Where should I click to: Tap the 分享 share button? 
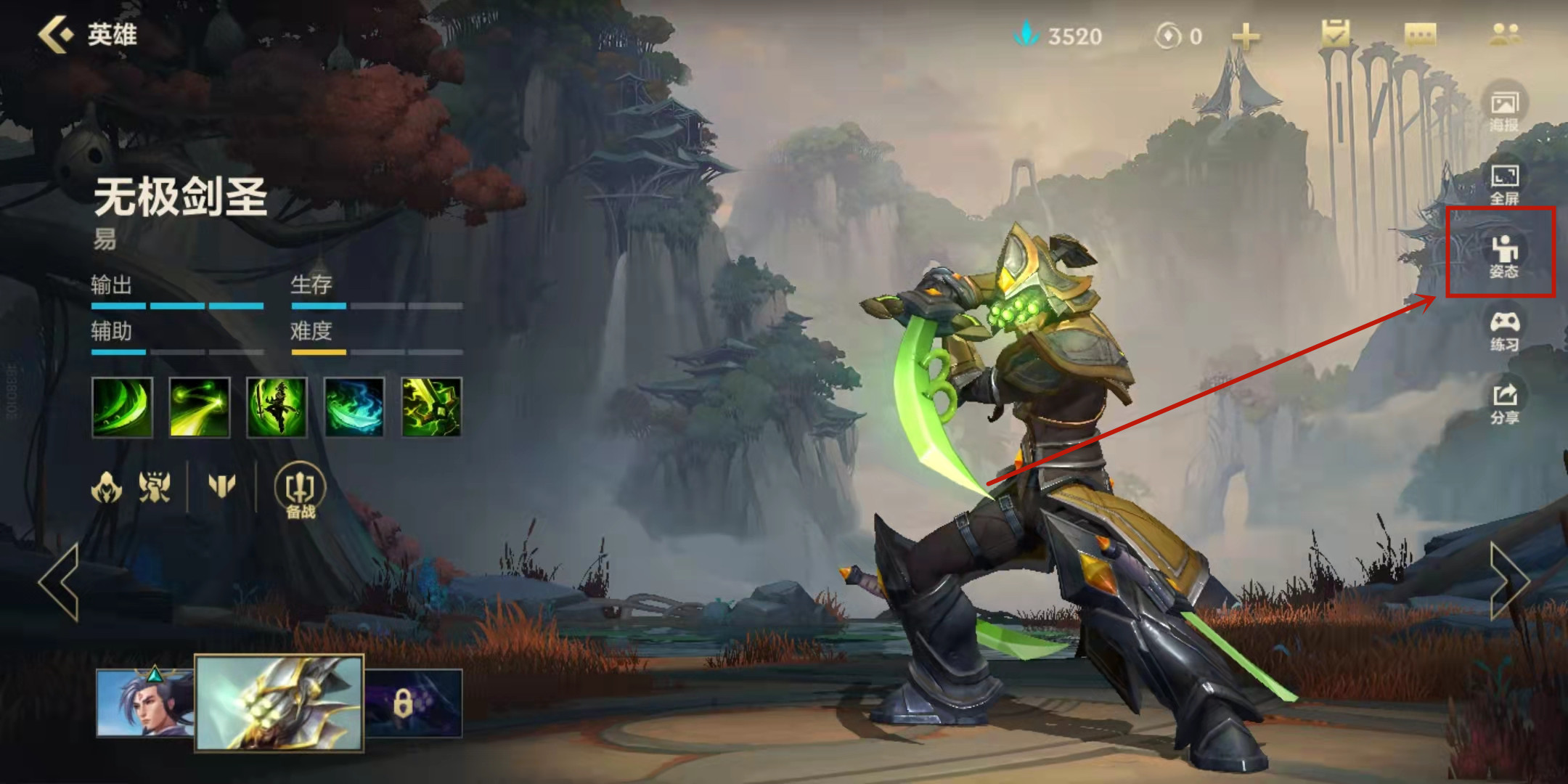(1505, 402)
